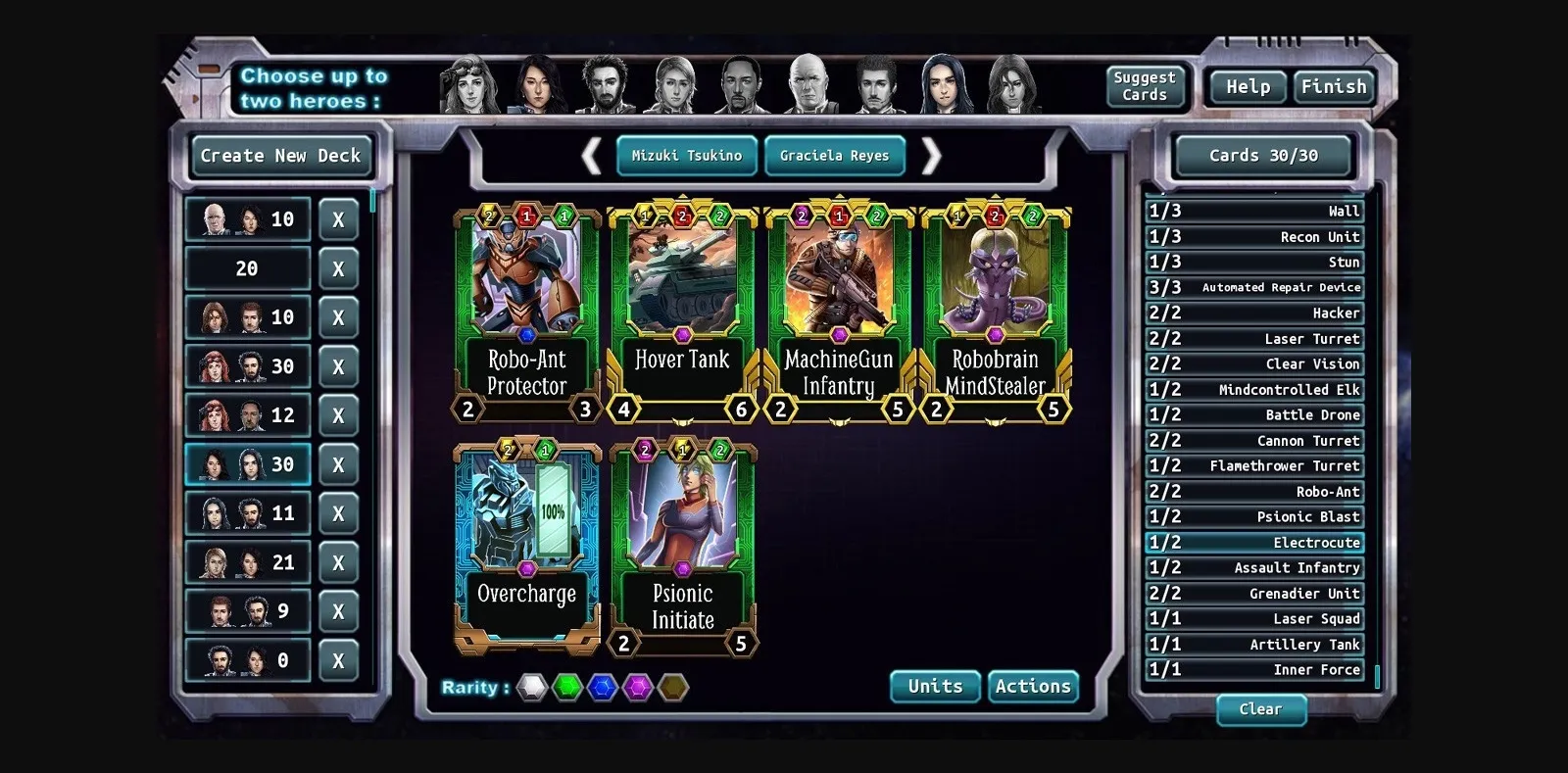This screenshot has height=773, width=1568.
Task: Remove the first hero pair using its X icon
Action: pos(339,218)
